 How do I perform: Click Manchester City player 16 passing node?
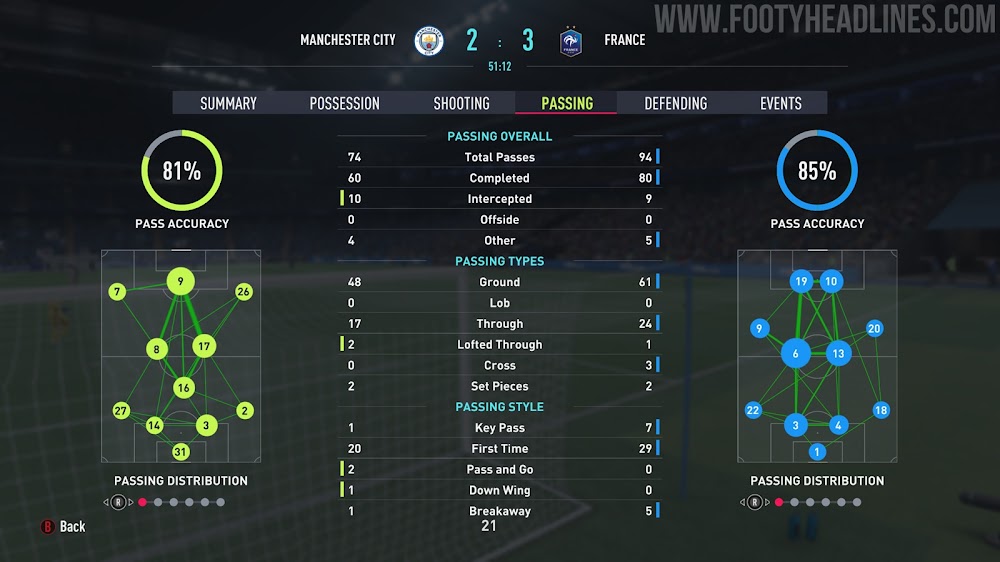[x=182, y=387]
